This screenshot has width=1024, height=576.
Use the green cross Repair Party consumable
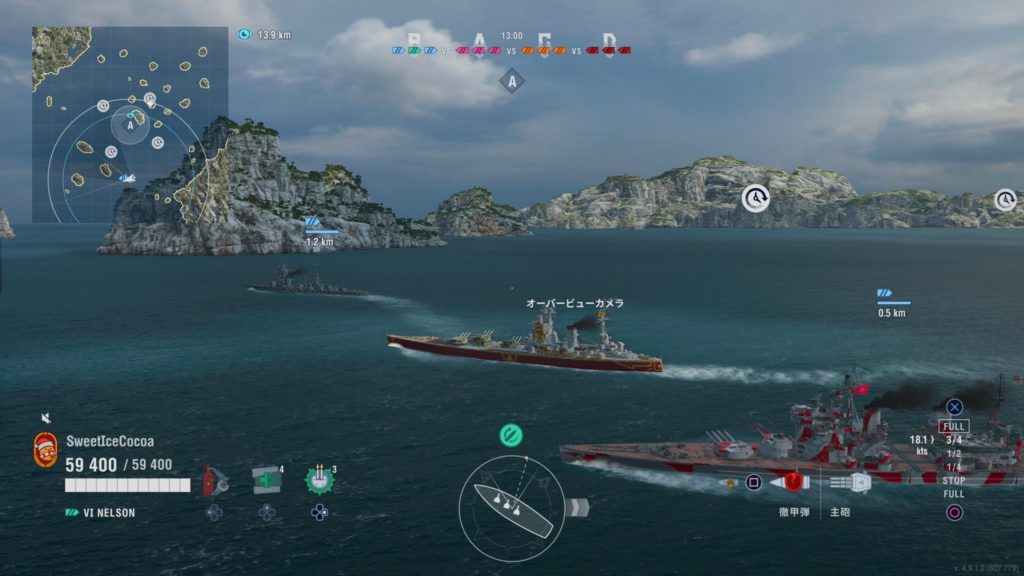[x=266, y=480]
